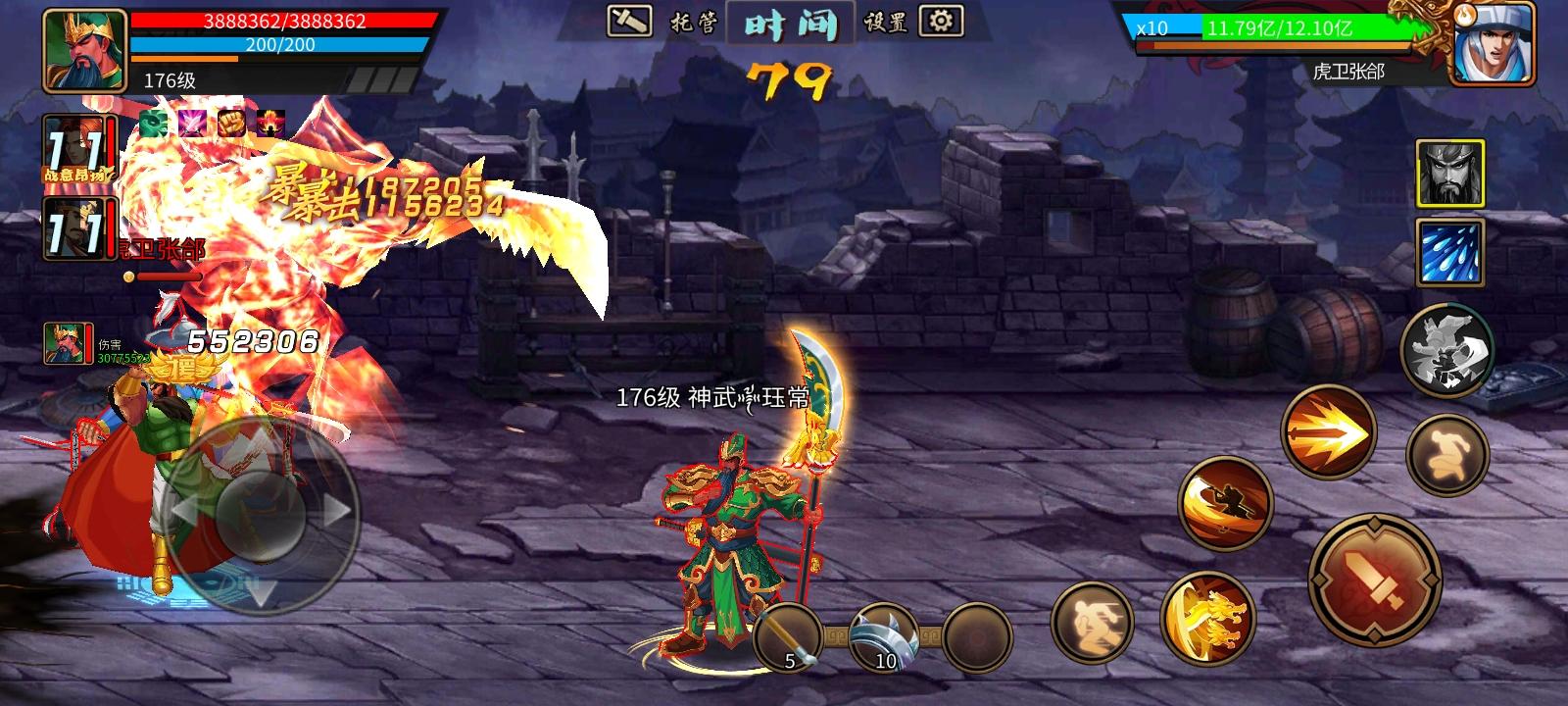Screen dimensions: 1568x706
Task: Cast the golden dragon skill
Action: 1212,616
